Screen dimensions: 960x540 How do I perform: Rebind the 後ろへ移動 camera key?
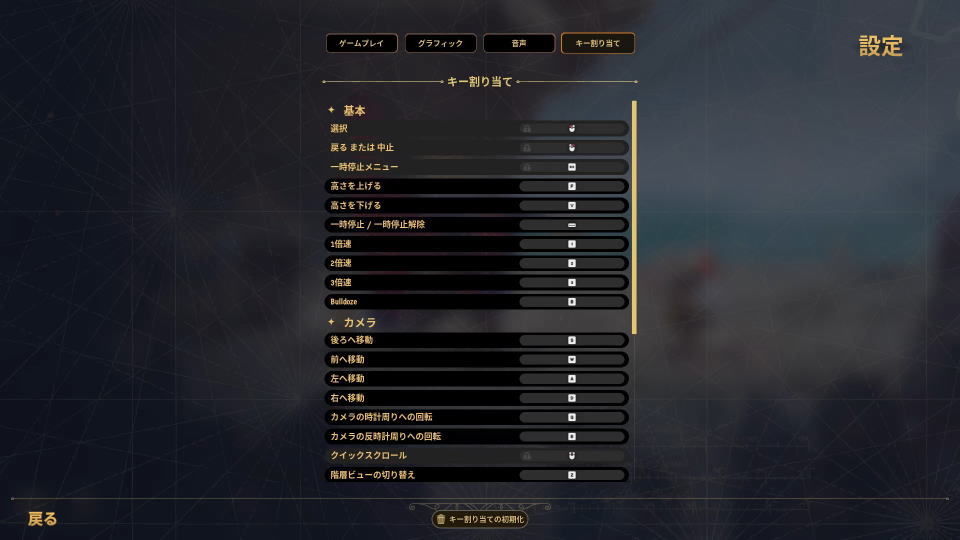571,340
